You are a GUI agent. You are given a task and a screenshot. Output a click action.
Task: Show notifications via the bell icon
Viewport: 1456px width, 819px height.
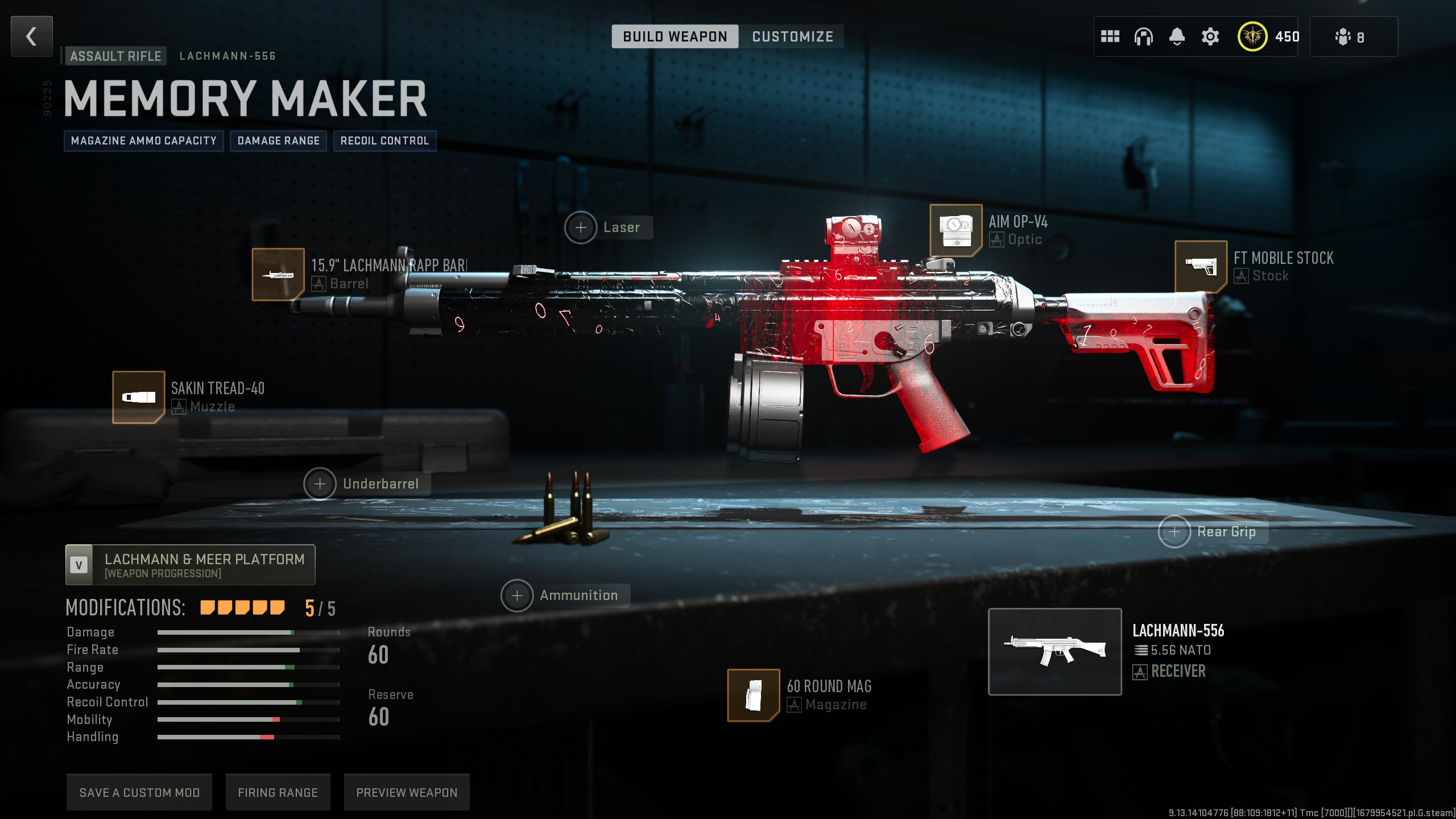pyautogui.click(x=1177, y=36)
